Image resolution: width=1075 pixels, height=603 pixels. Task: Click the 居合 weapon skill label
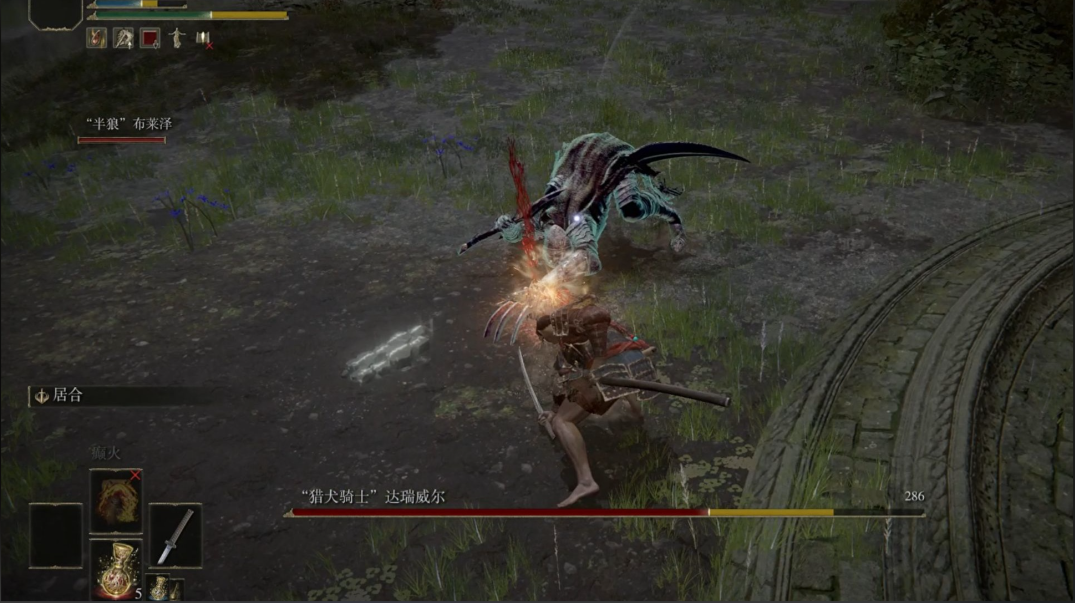point(68,396)
